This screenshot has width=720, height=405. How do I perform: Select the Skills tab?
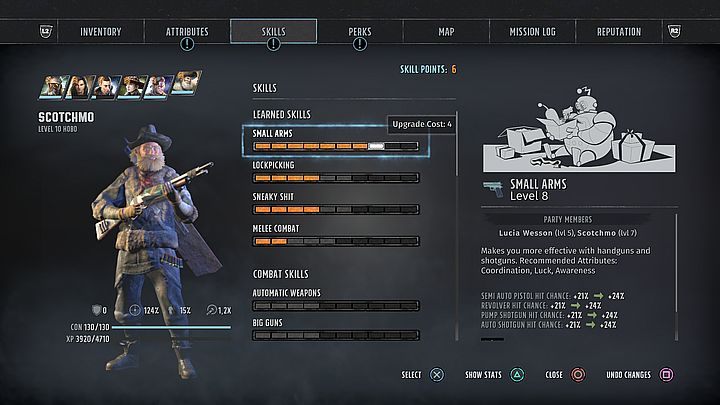point(273,32)
